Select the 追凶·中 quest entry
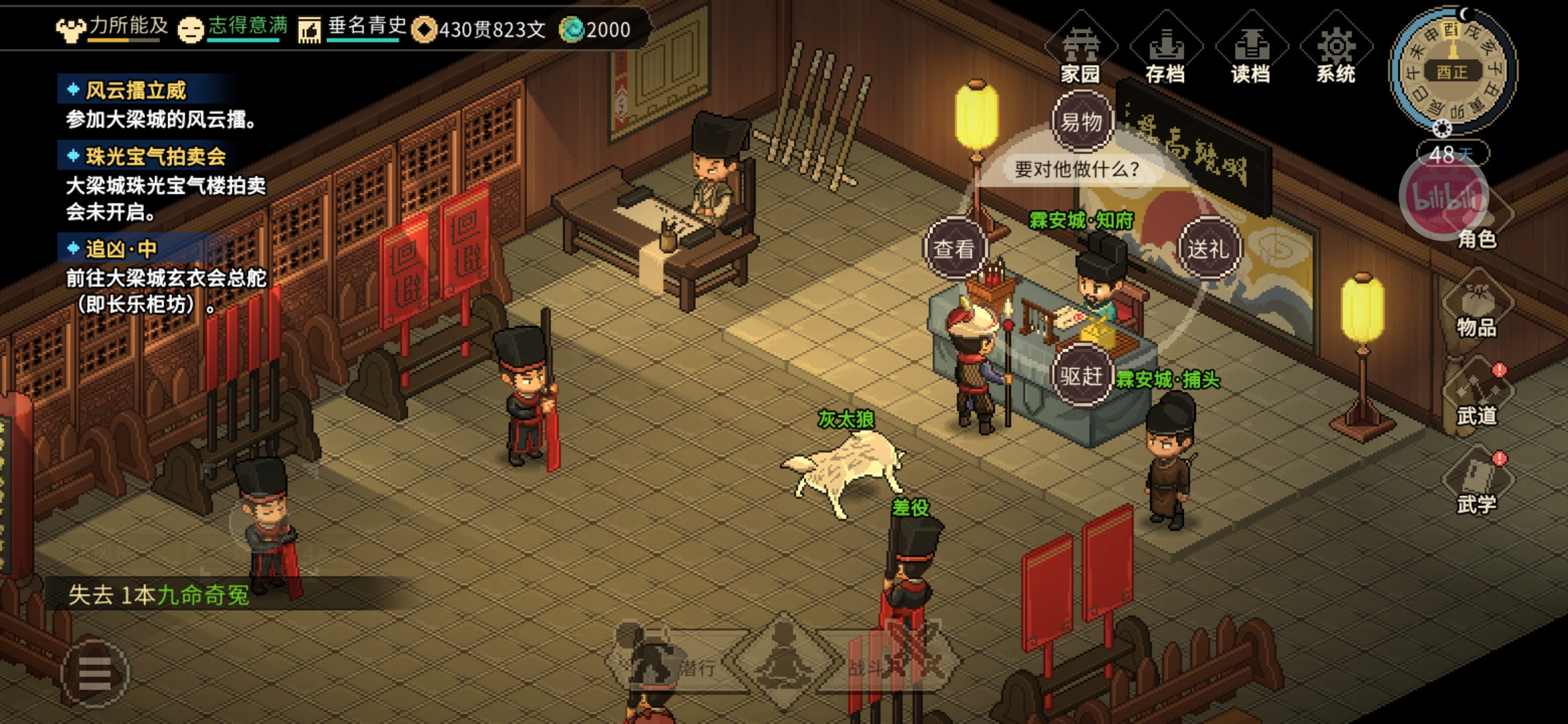The width and height of the screenshot is (1568, 724). point(121,249)
